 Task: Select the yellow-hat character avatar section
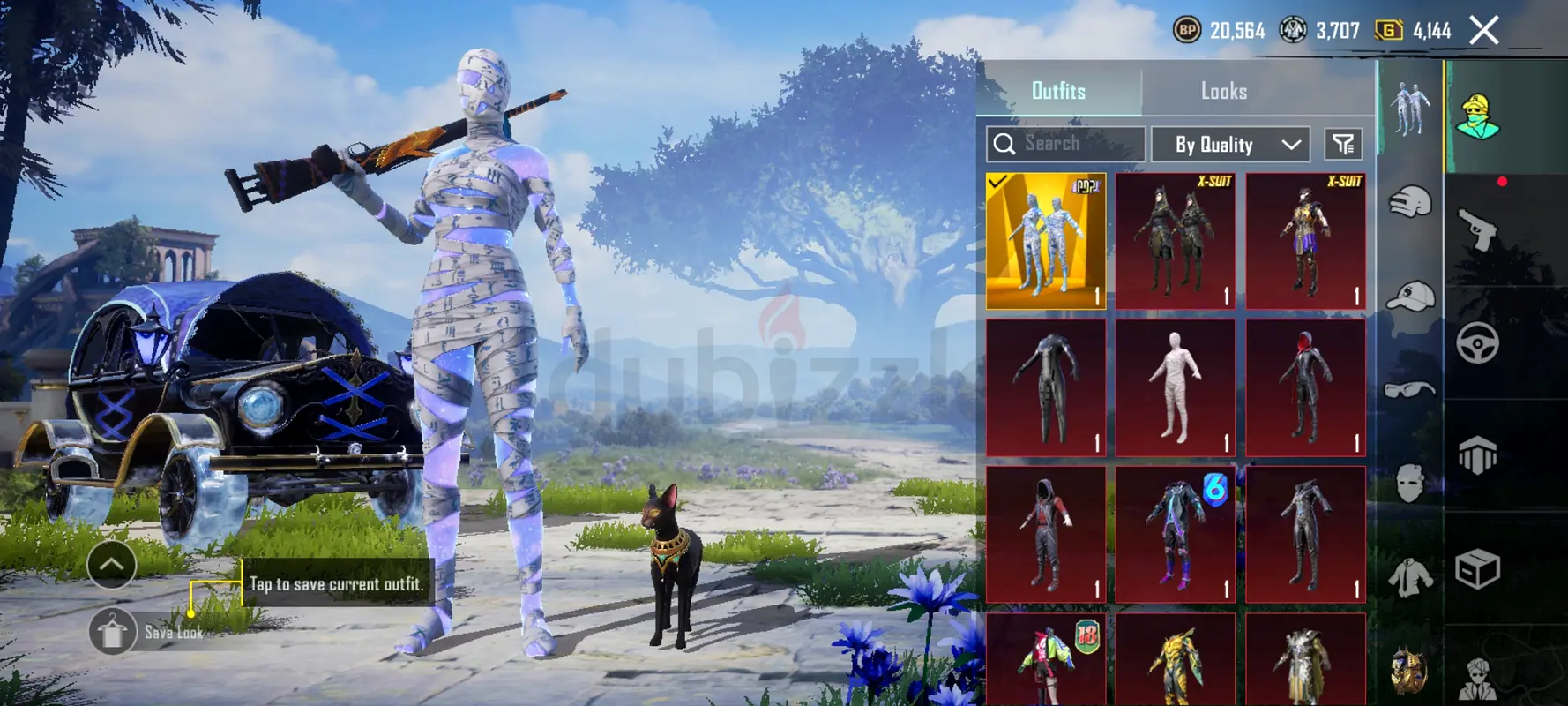(x=1477, y=117)
